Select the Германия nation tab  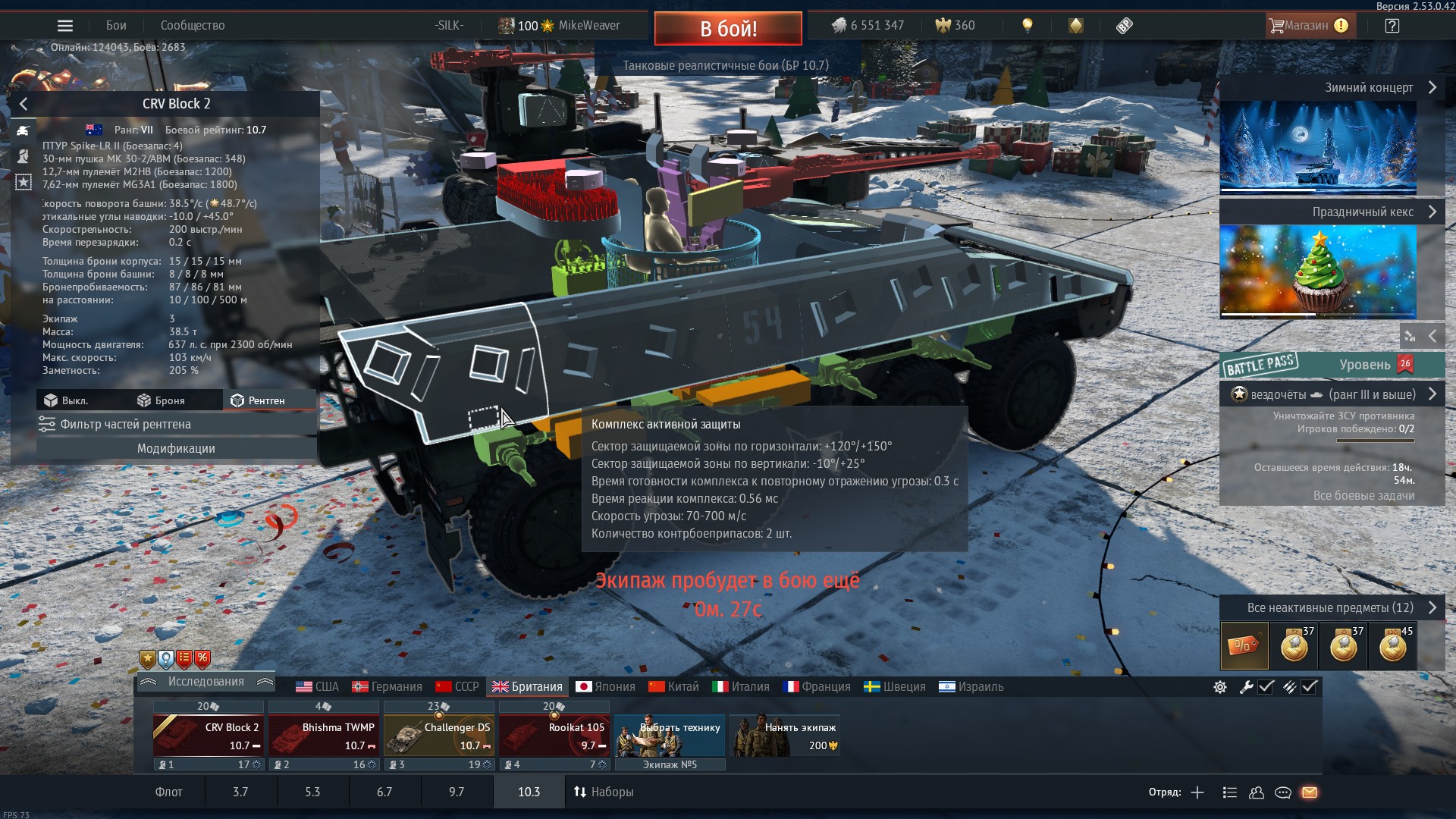click(x=388, y=687)
